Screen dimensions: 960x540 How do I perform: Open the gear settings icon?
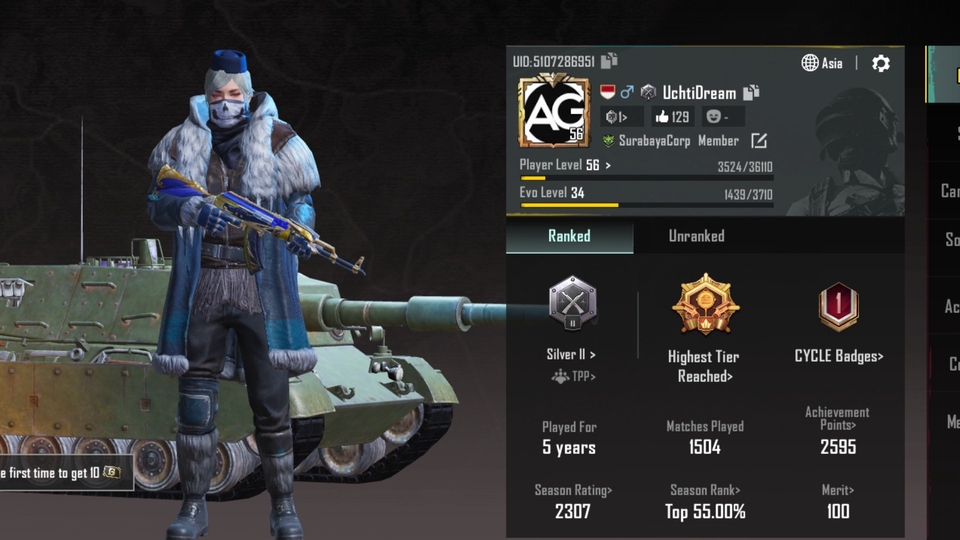tap(880, 63)
